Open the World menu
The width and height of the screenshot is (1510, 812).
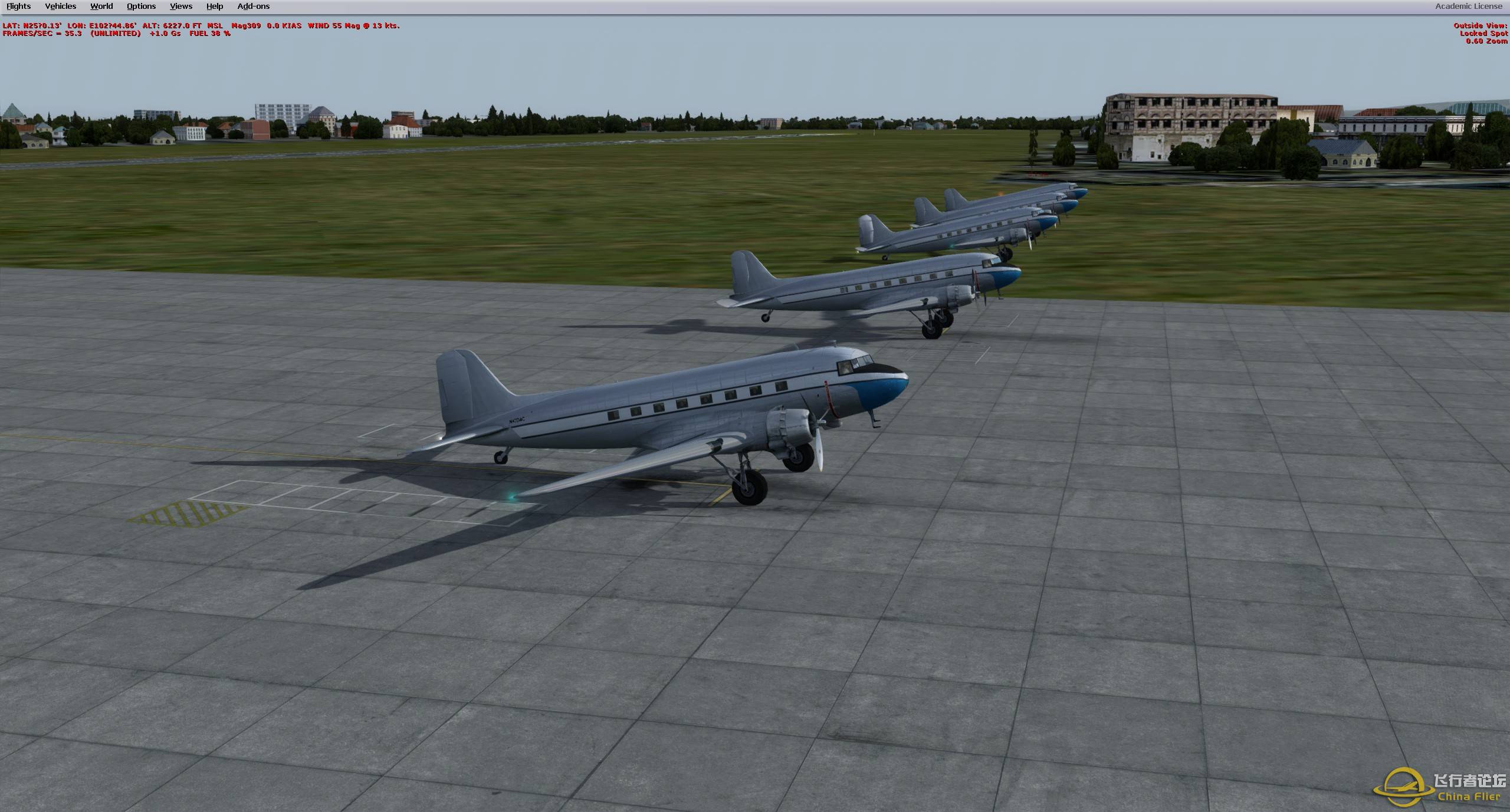pos(101,6)
